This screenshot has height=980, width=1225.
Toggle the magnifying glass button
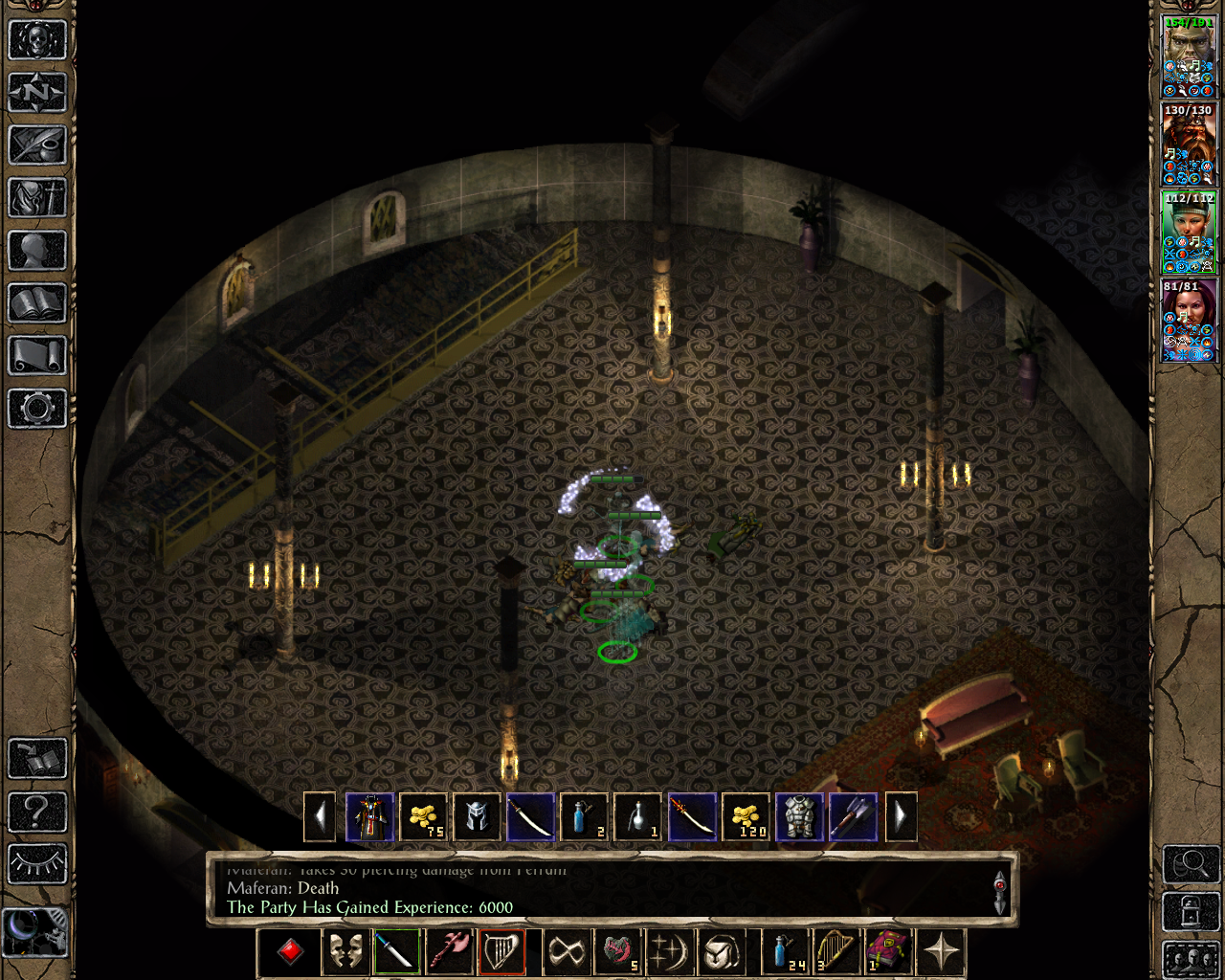[1191, 864]
